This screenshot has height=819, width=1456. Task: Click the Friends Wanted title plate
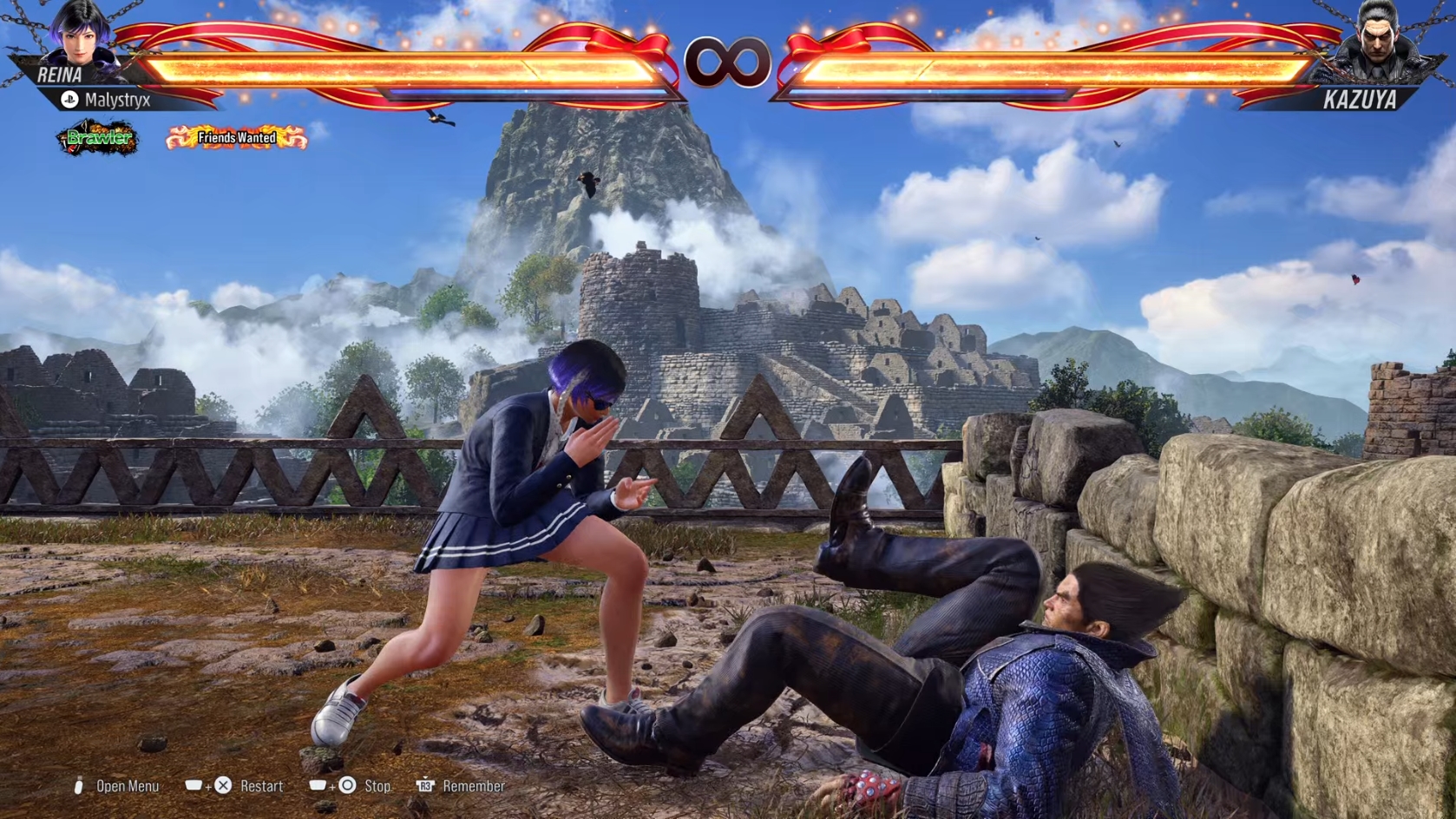pyautogui.click(x=236, y=137)
